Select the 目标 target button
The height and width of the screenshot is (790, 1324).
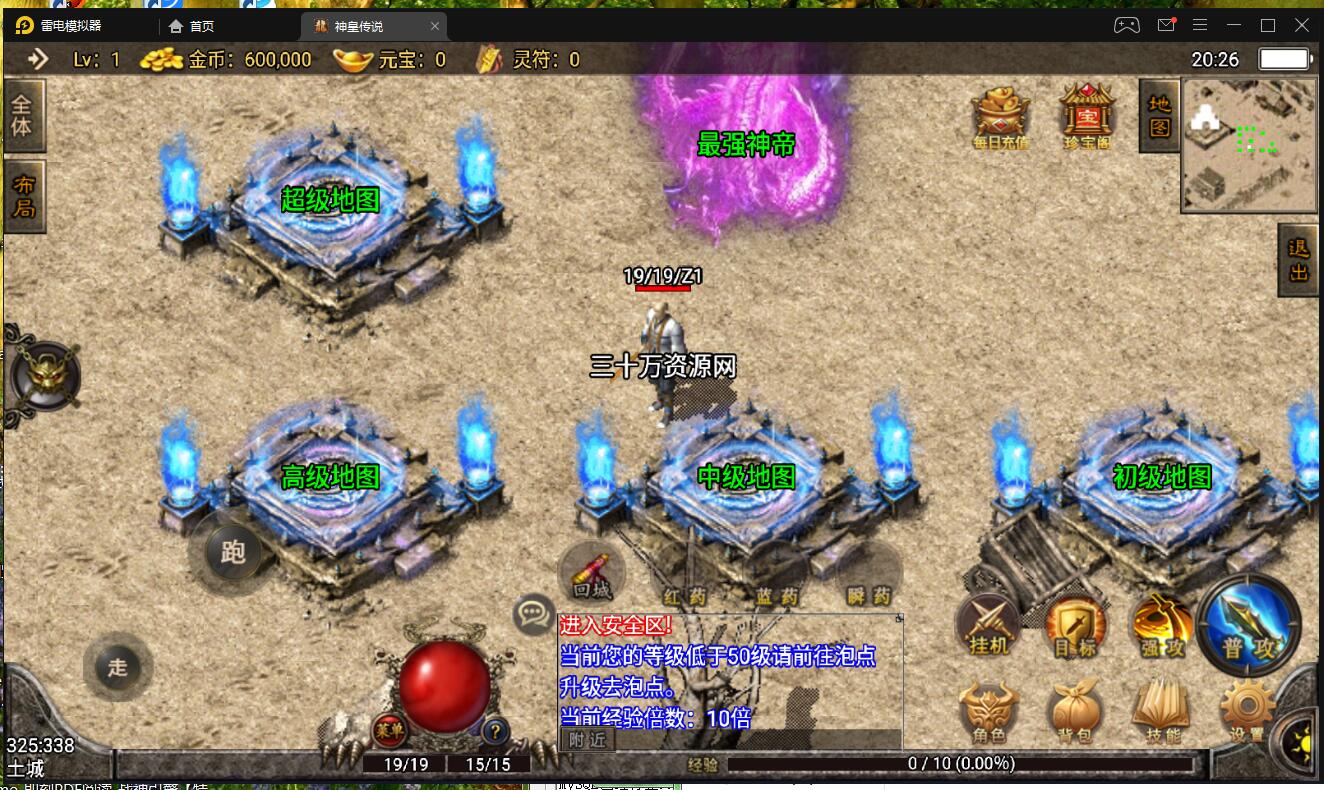(1075, 627)
